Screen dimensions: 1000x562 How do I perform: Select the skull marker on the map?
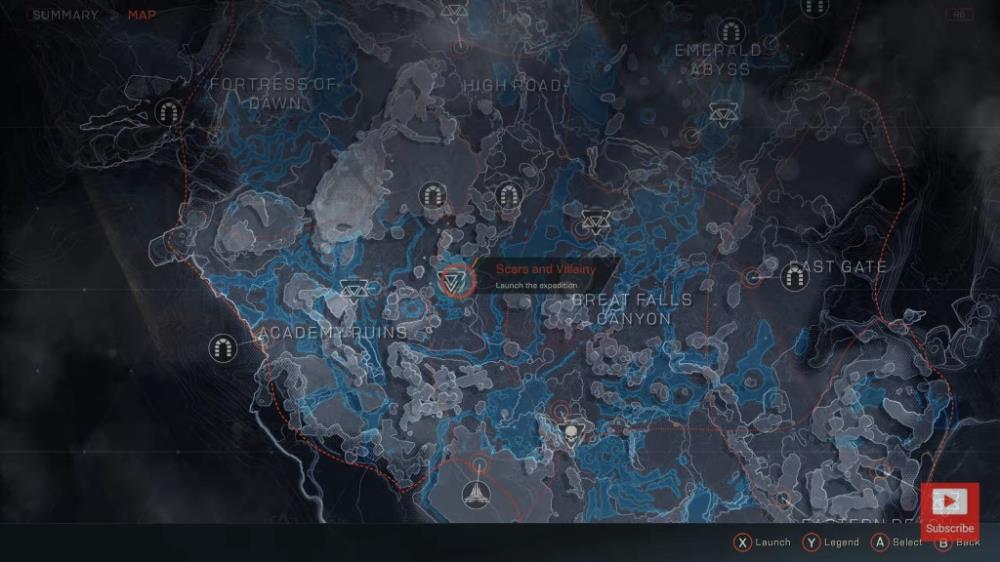click(x=572, y=433)
